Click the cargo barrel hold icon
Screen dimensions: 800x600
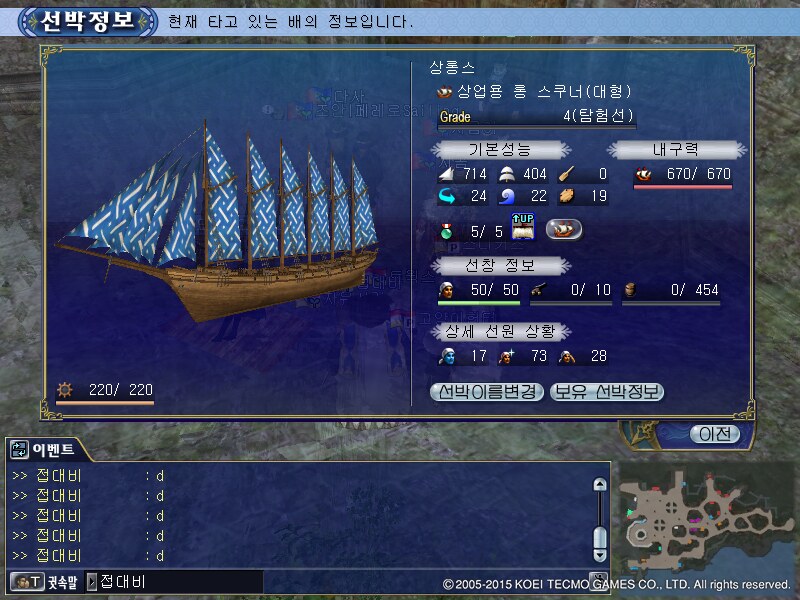pyautogui.click(x=630, y=290)
